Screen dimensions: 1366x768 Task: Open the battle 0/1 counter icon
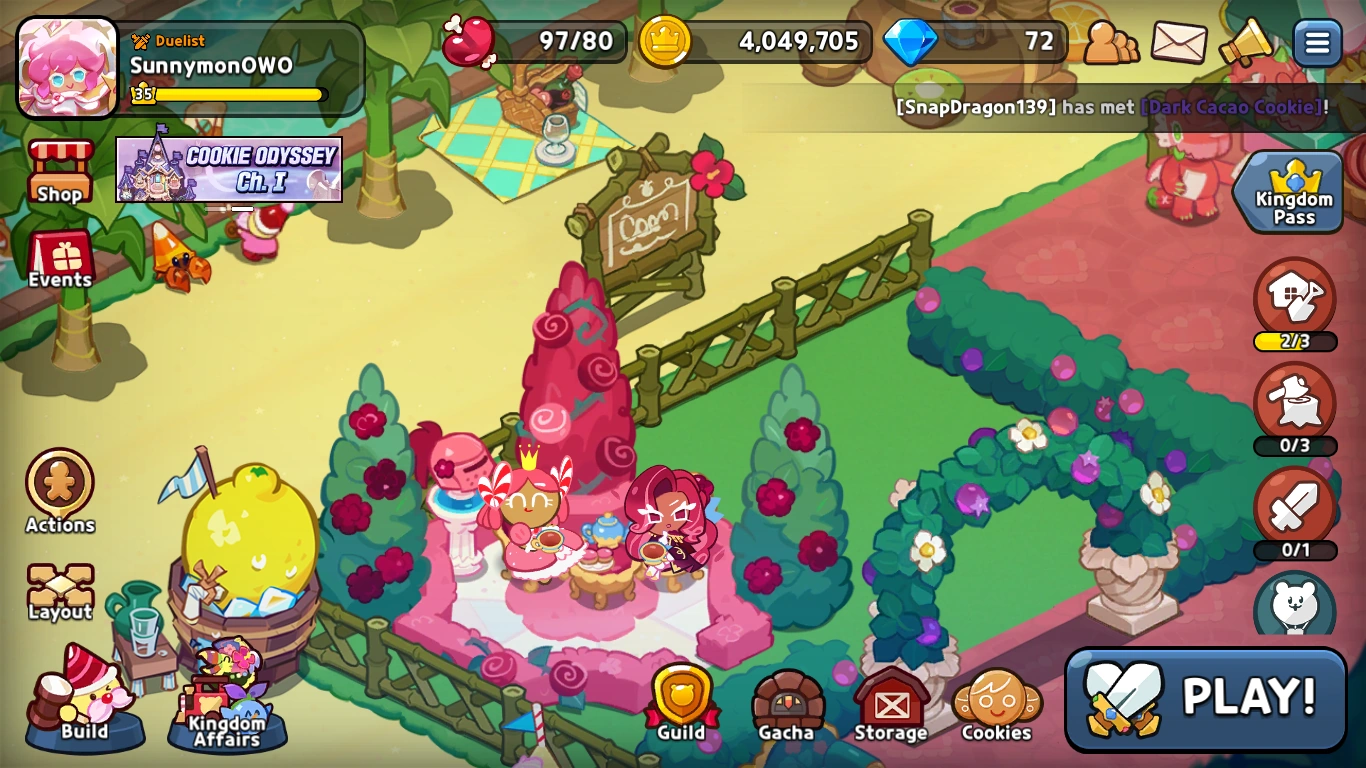coord(1295,510)
